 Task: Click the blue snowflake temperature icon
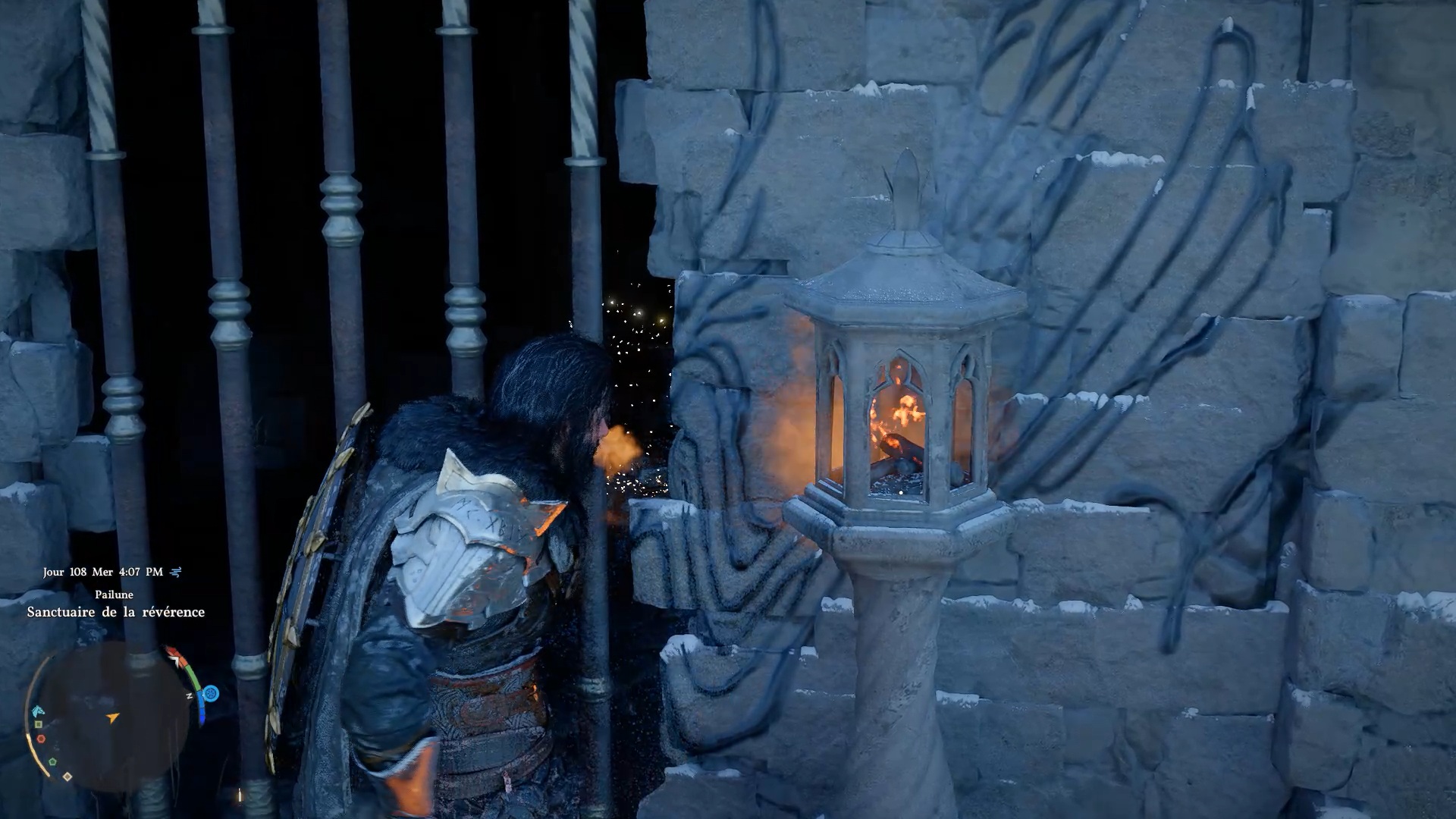coord(211,693)
